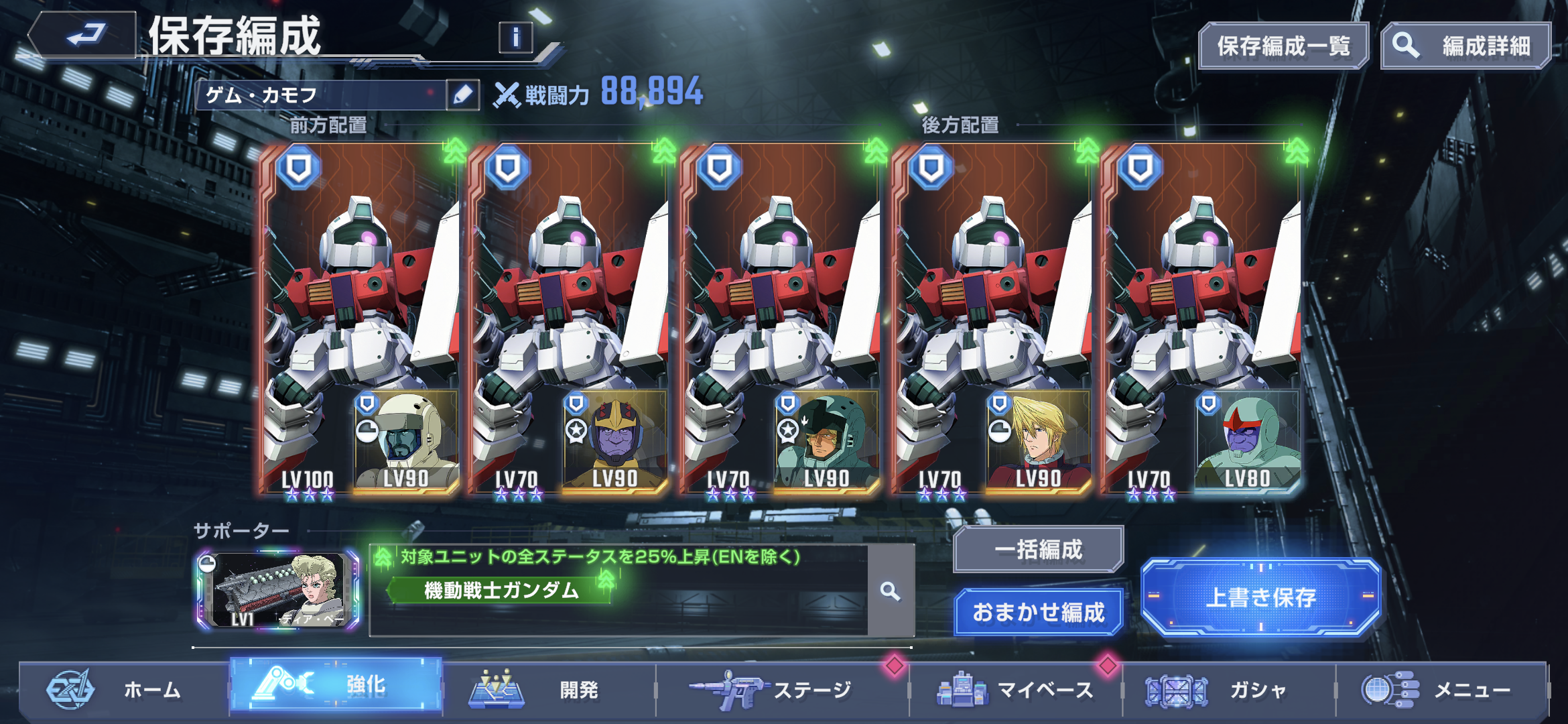Show 編成詳細 formation details
1568x724 pixels.
(1466, 46)
